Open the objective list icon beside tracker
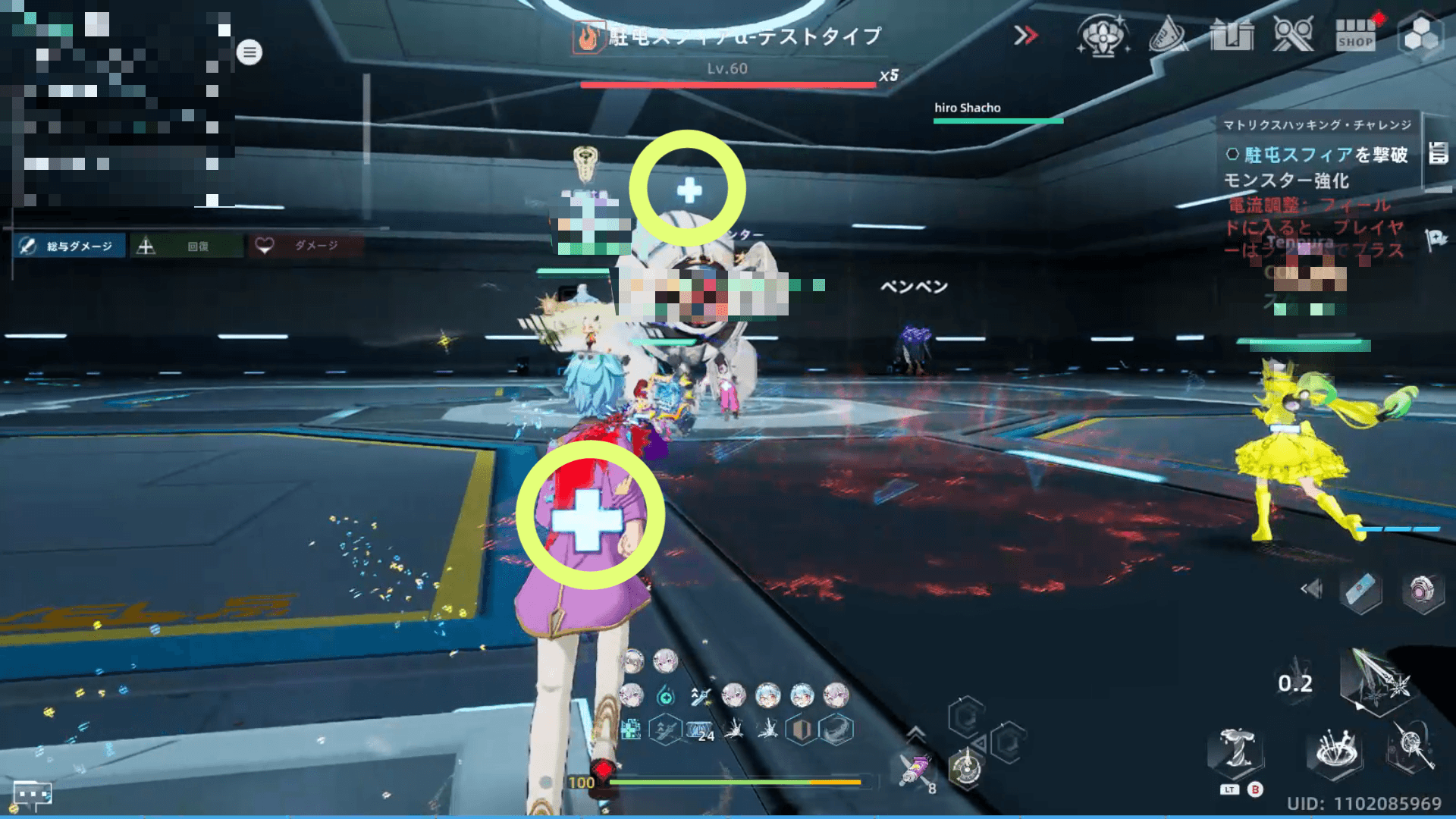Image resolution: width=1456 pixels, height=819 pixels. point(1438,153)
